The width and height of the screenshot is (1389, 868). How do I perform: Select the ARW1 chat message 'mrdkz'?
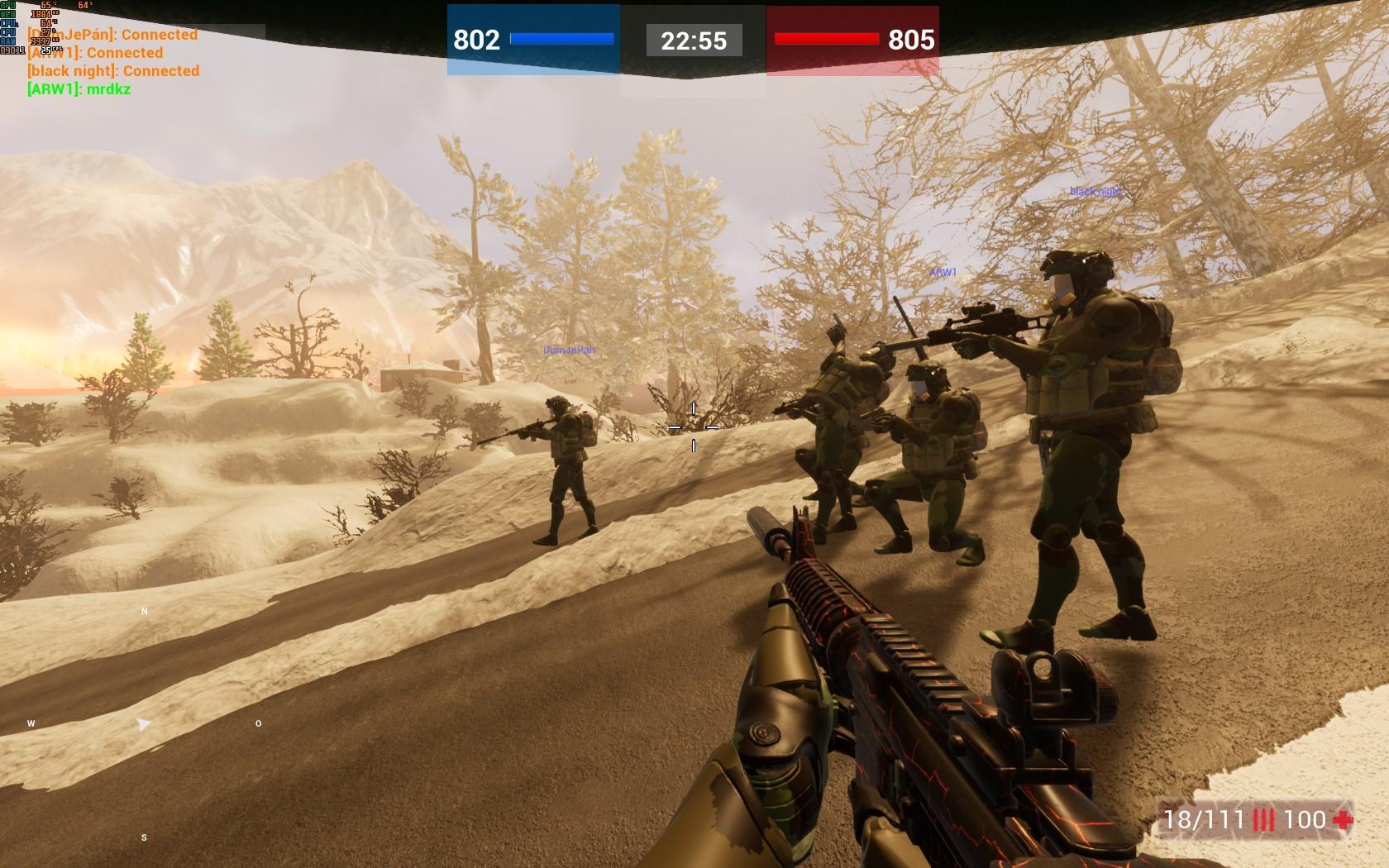coord(79,89)
